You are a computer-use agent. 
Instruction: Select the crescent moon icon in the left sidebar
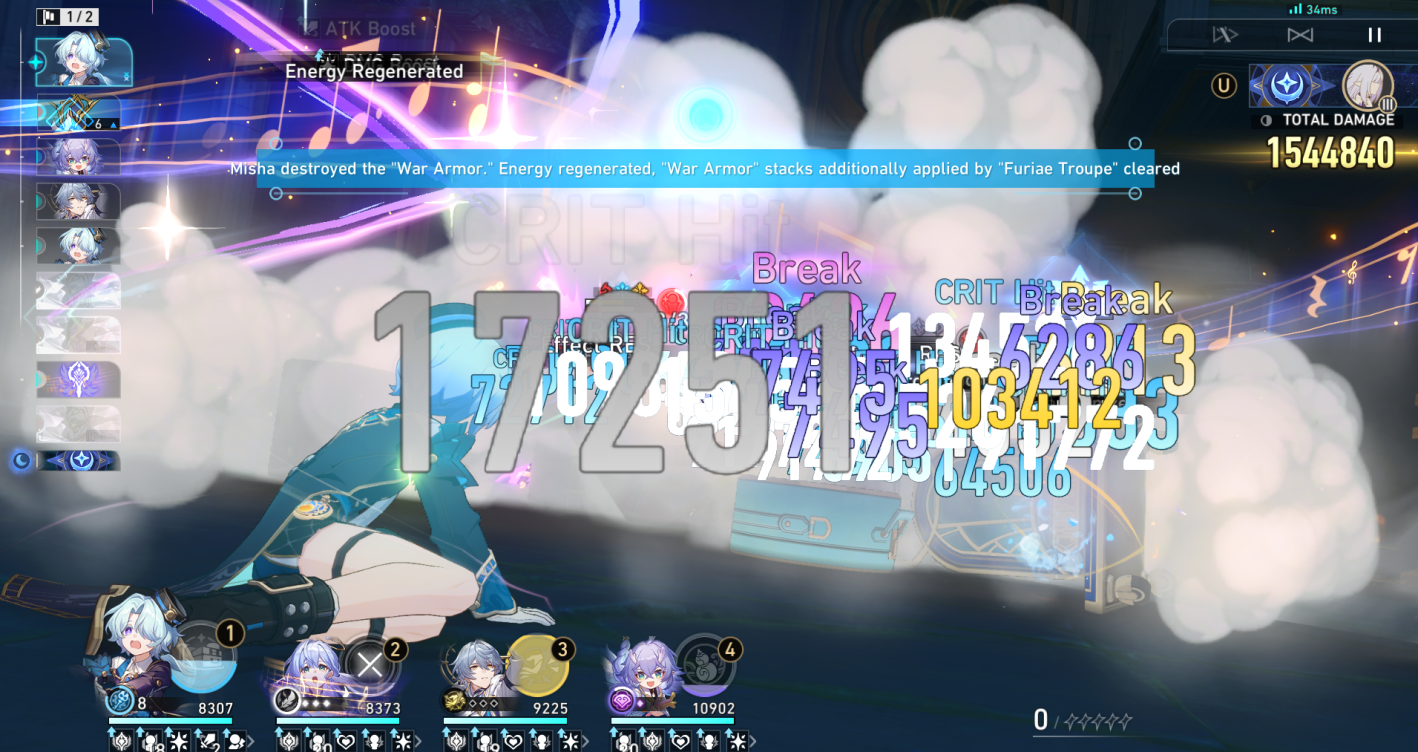tap(20, 460)
